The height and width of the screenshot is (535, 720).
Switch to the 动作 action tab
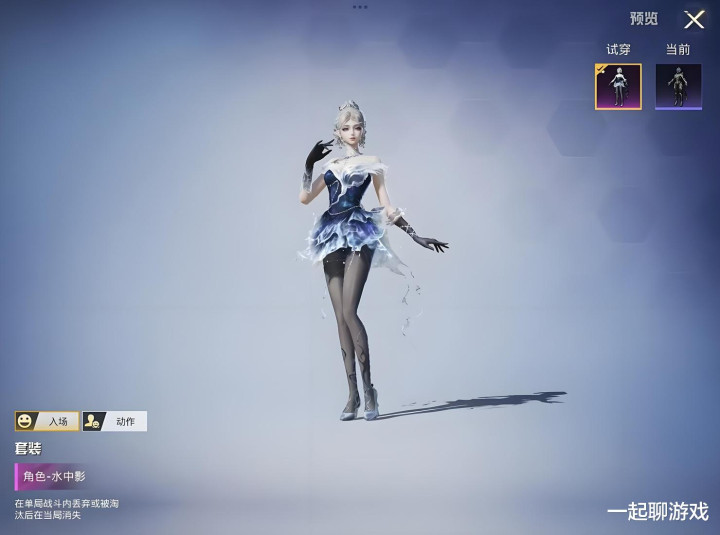pos(114,421)
